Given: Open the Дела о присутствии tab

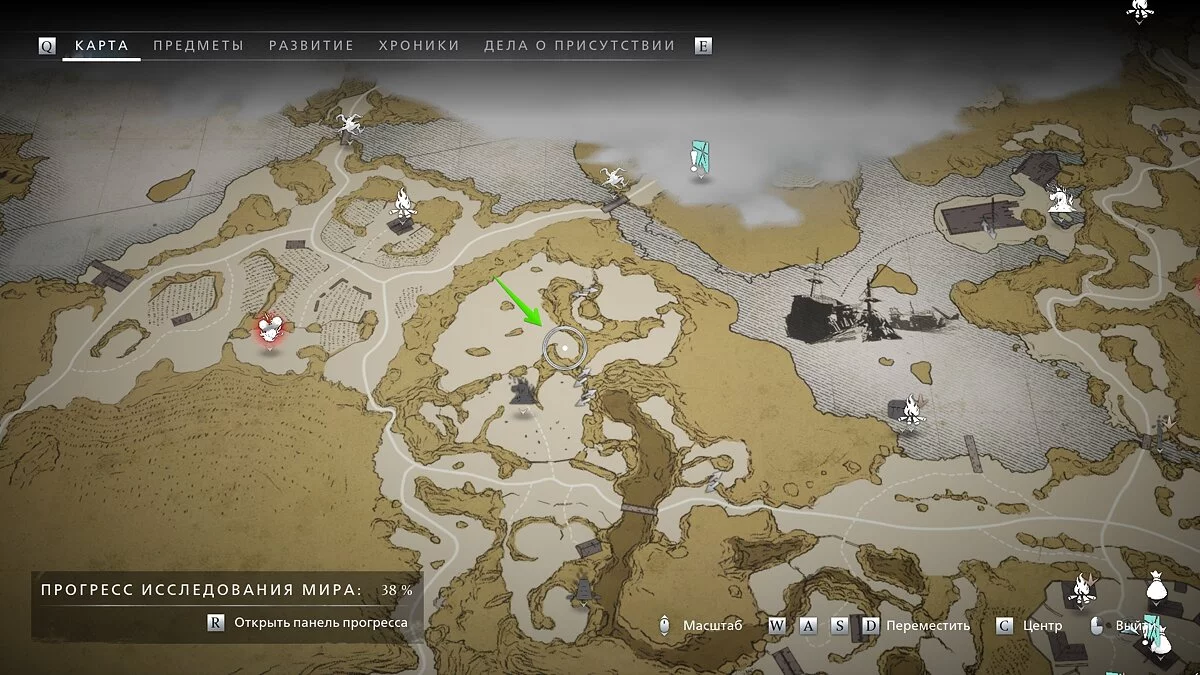Looking at the screenshot, I should [579, 46].
